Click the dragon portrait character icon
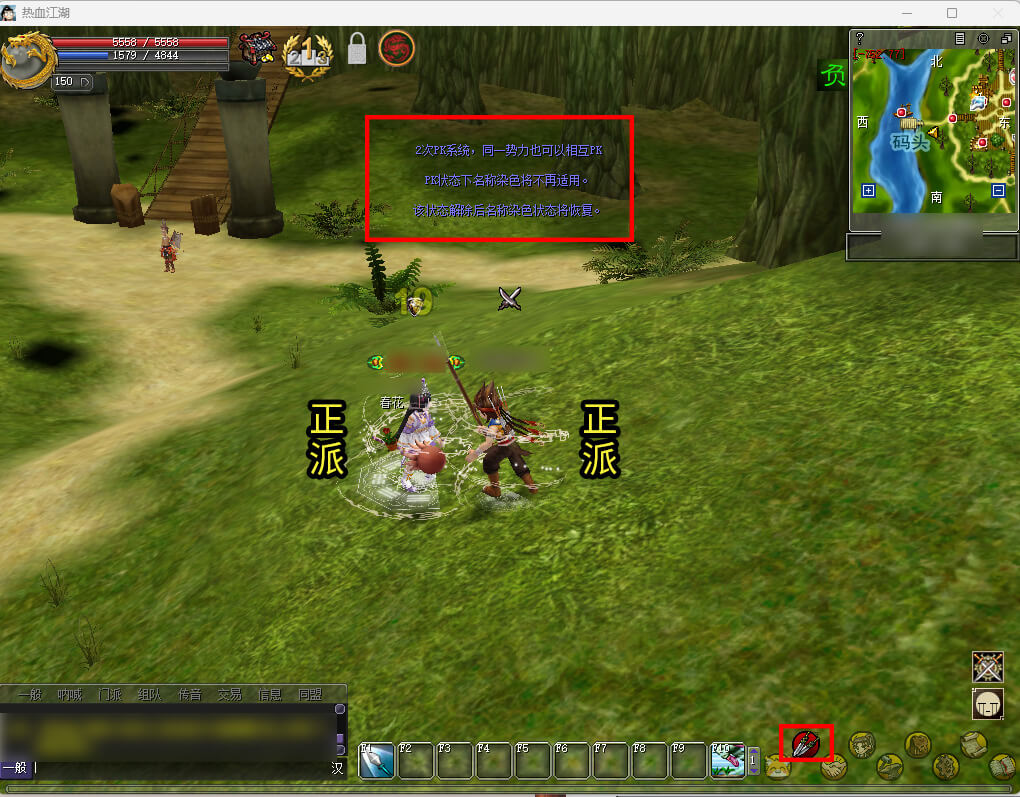Screen dimensions: 1020x797 pos(25,58)
